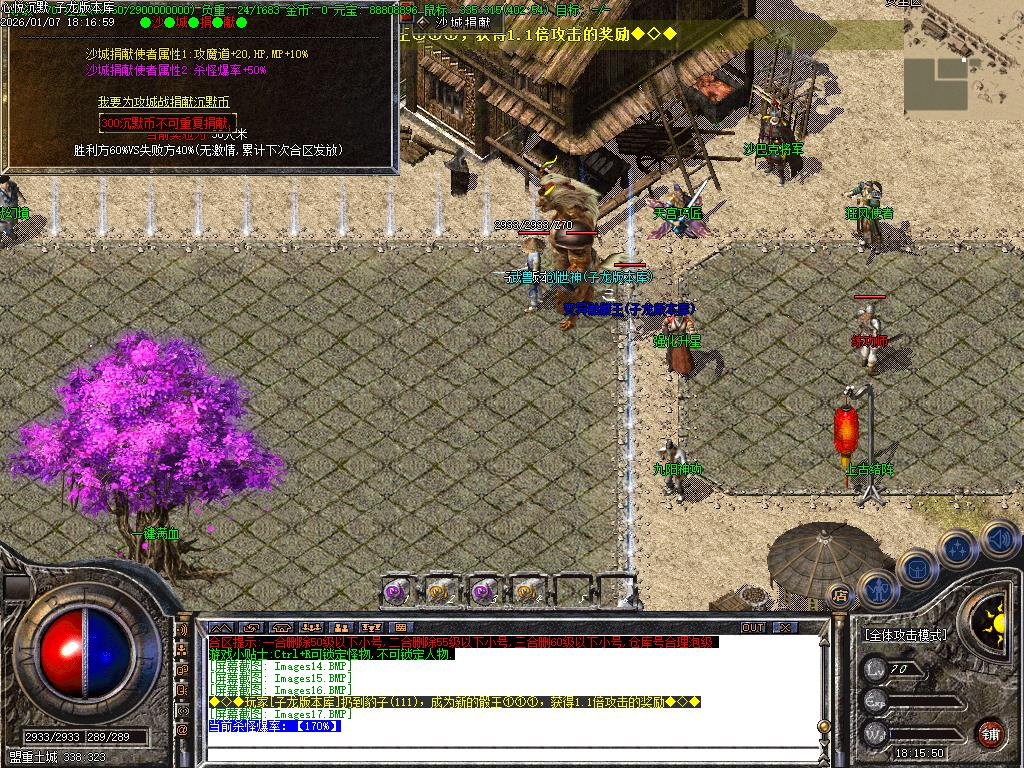Open the skills button with sparkle icon
This screenshot has width=1024, height=768.
point(957,549)
